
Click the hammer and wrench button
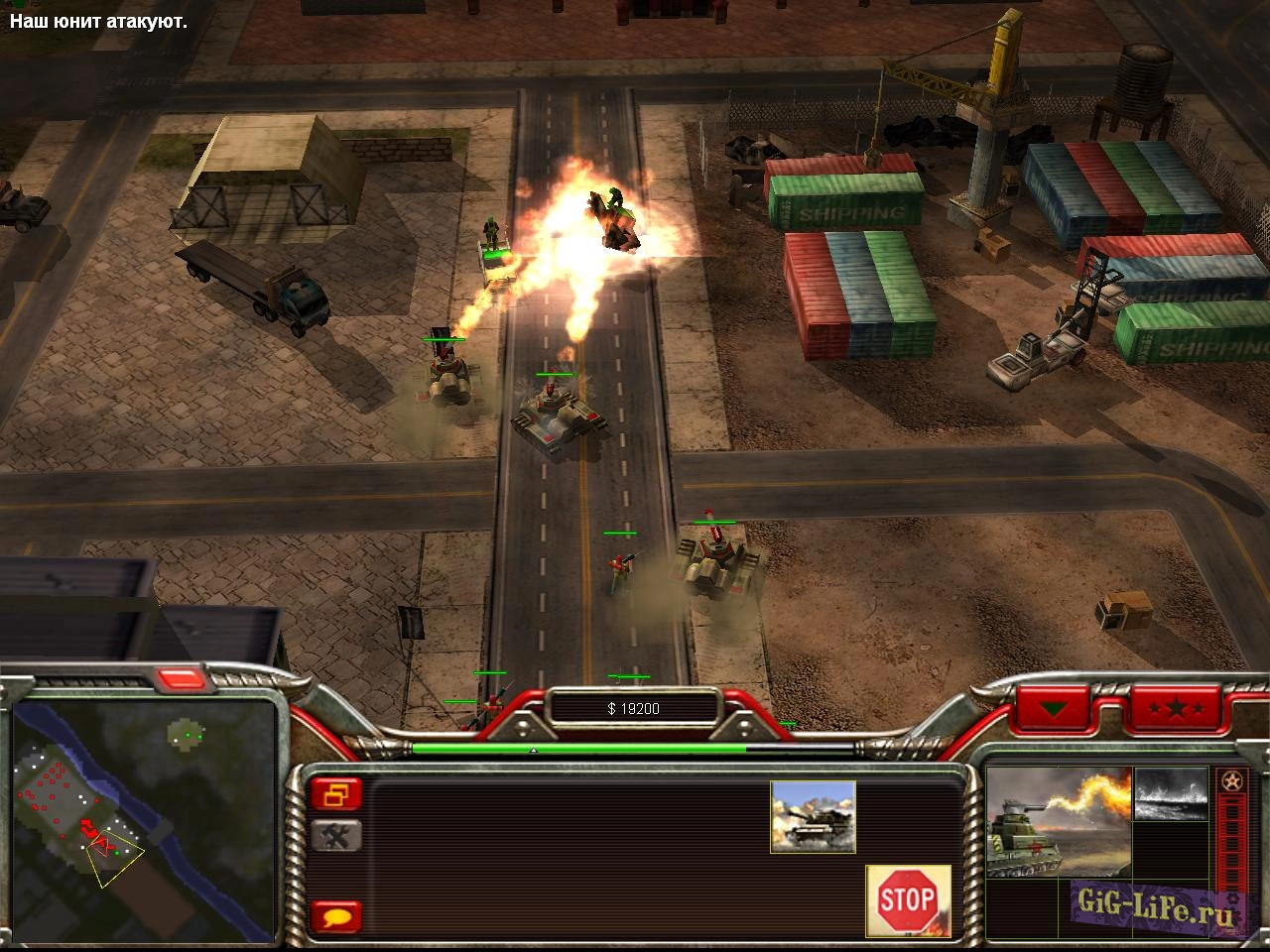(336, 836)
